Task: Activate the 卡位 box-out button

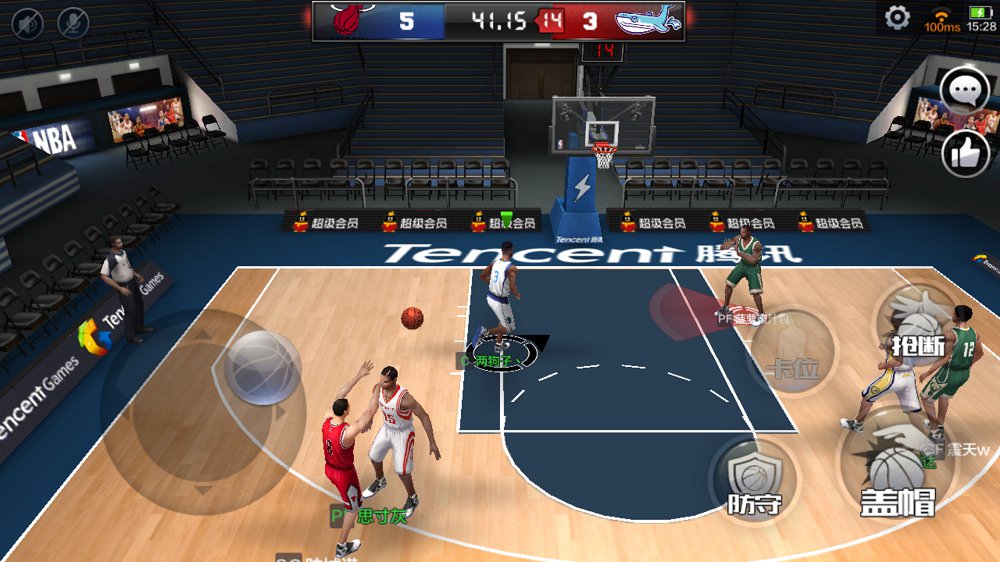Action: [x=792, y=366]
